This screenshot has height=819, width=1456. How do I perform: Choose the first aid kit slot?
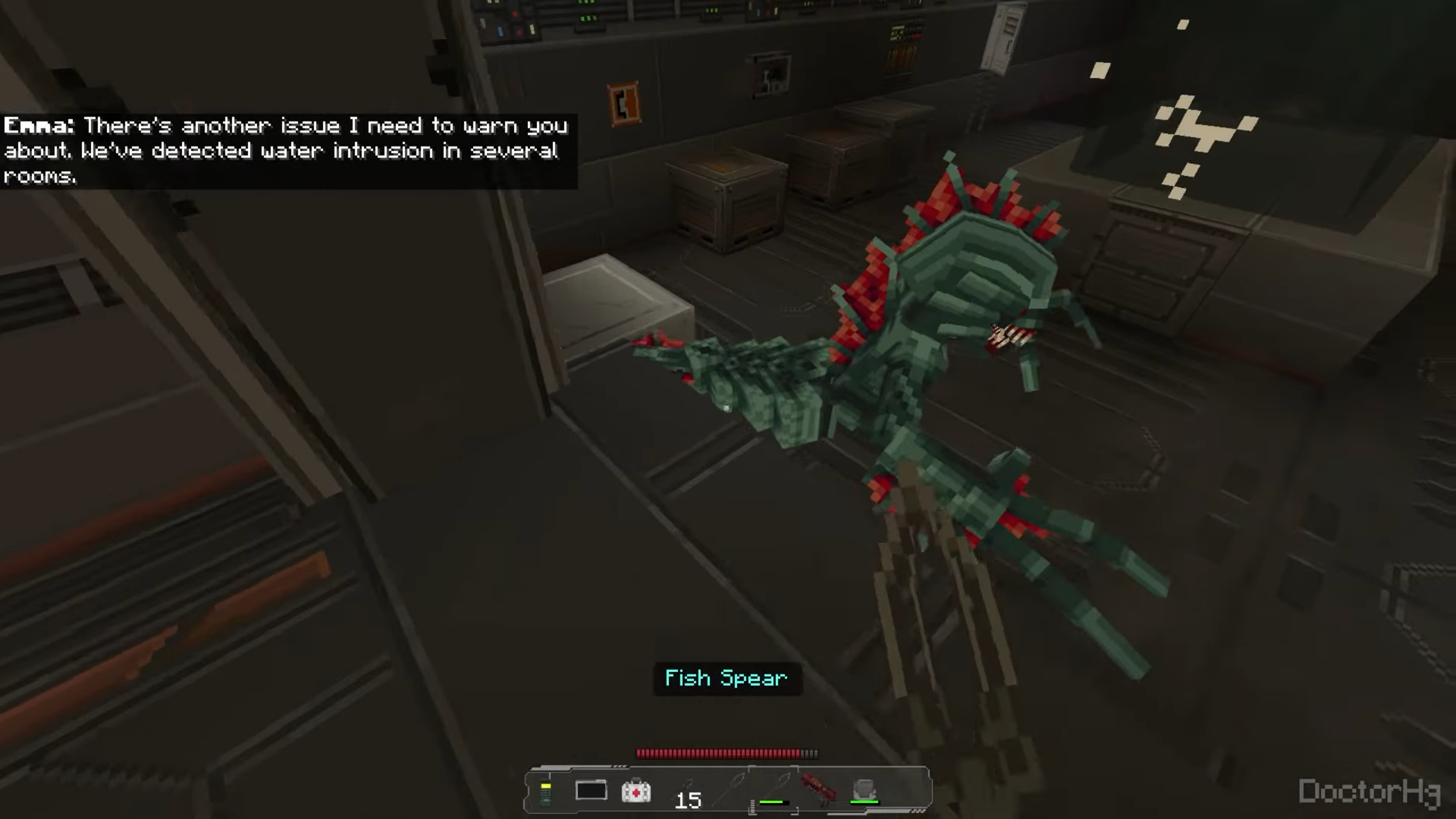coord(635,792)
